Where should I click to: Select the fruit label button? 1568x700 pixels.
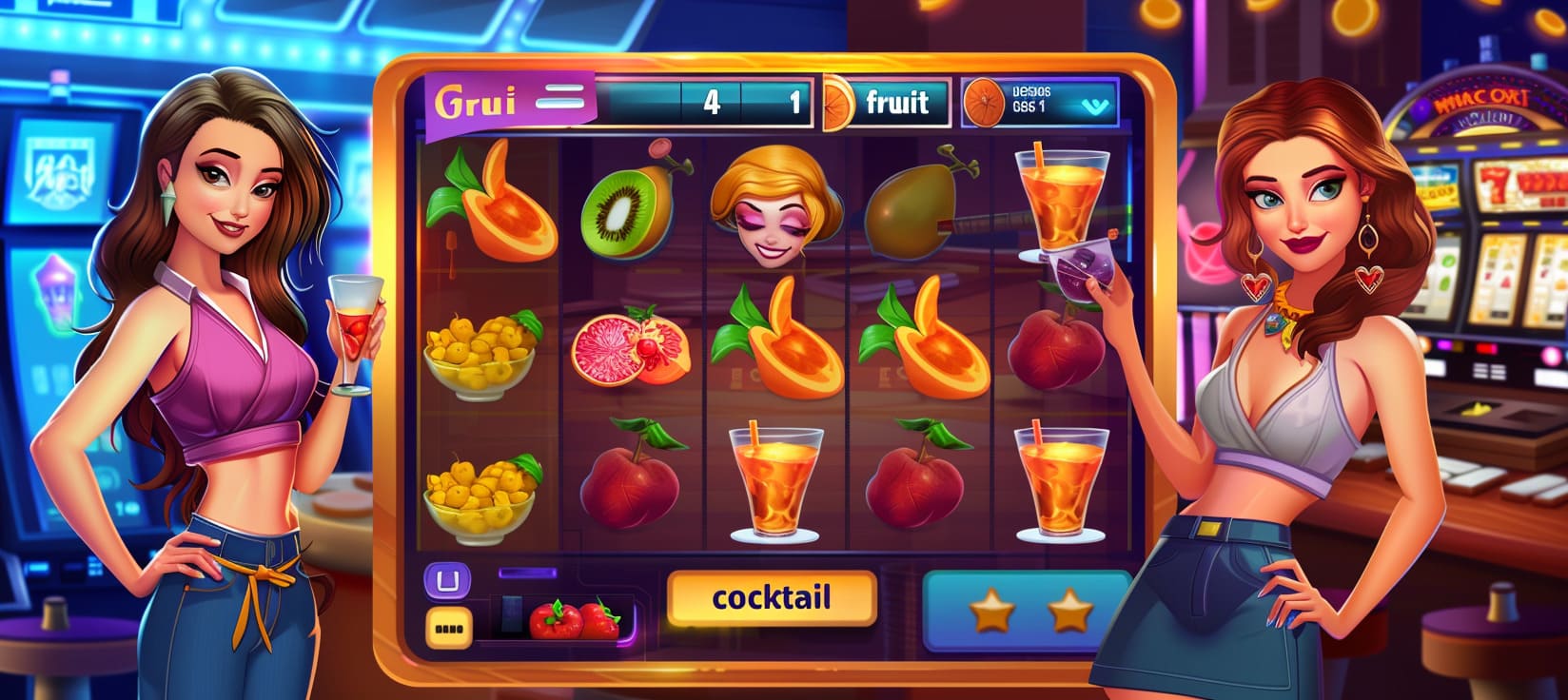click(x=895, y=102)
